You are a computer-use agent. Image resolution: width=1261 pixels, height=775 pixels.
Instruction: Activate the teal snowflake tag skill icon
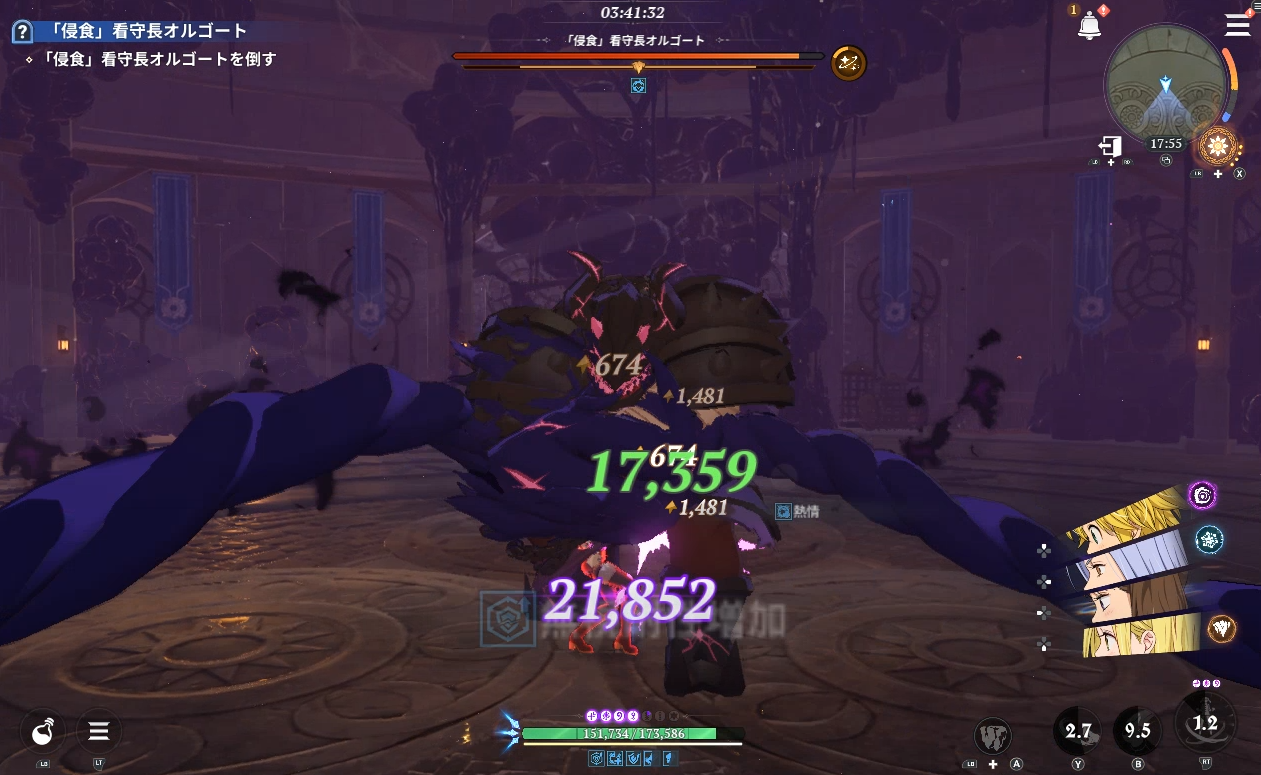click(1210, 539)
